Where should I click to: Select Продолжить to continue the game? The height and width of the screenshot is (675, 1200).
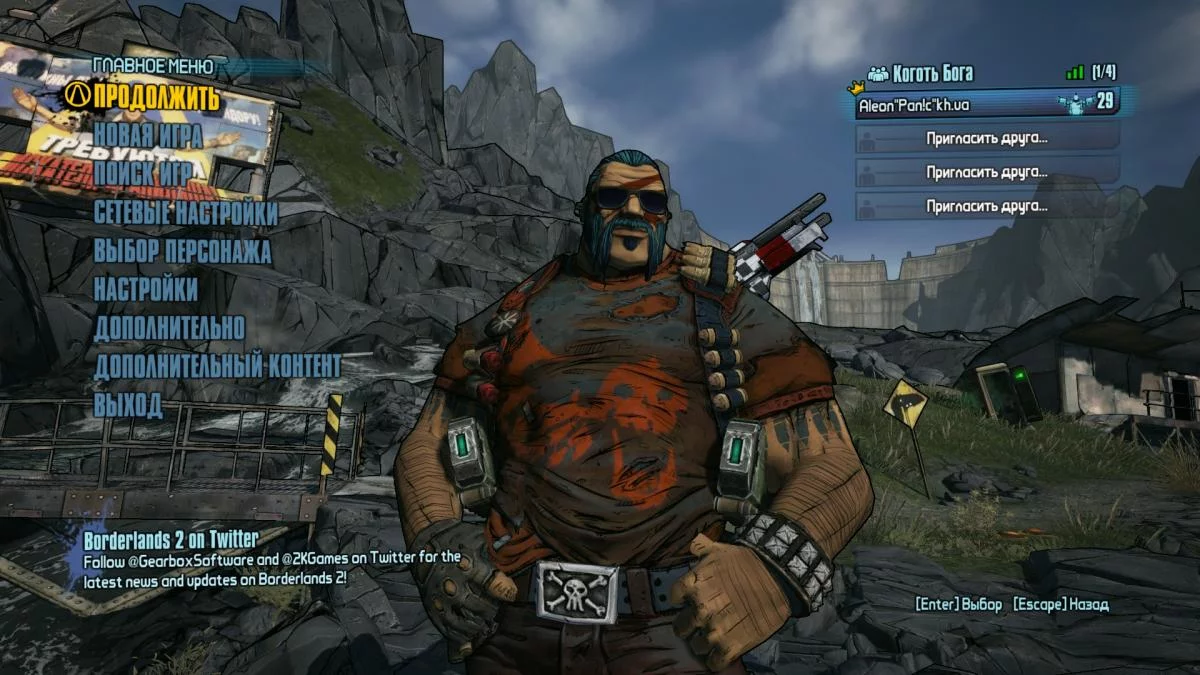(155, 98)
